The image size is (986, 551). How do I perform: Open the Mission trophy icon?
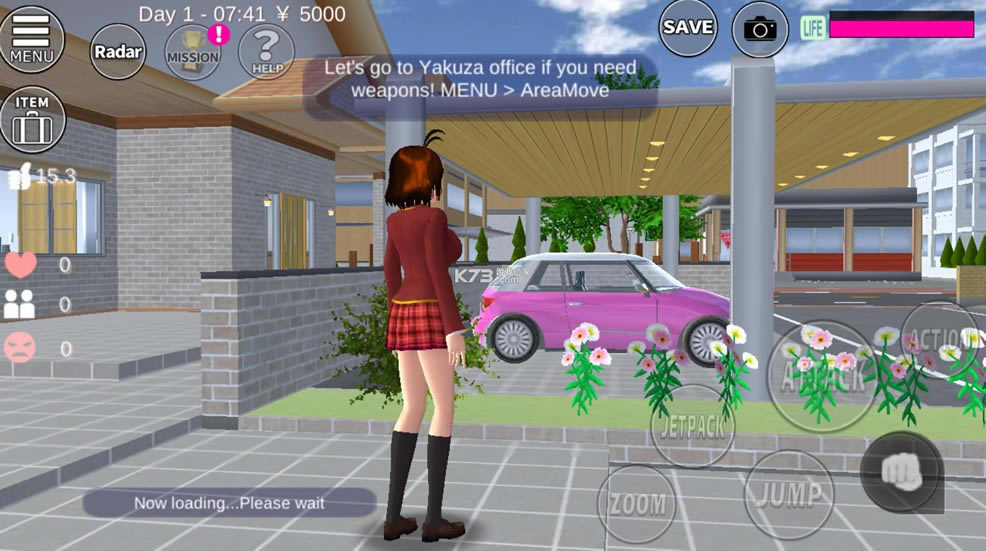tap(193, 51)
